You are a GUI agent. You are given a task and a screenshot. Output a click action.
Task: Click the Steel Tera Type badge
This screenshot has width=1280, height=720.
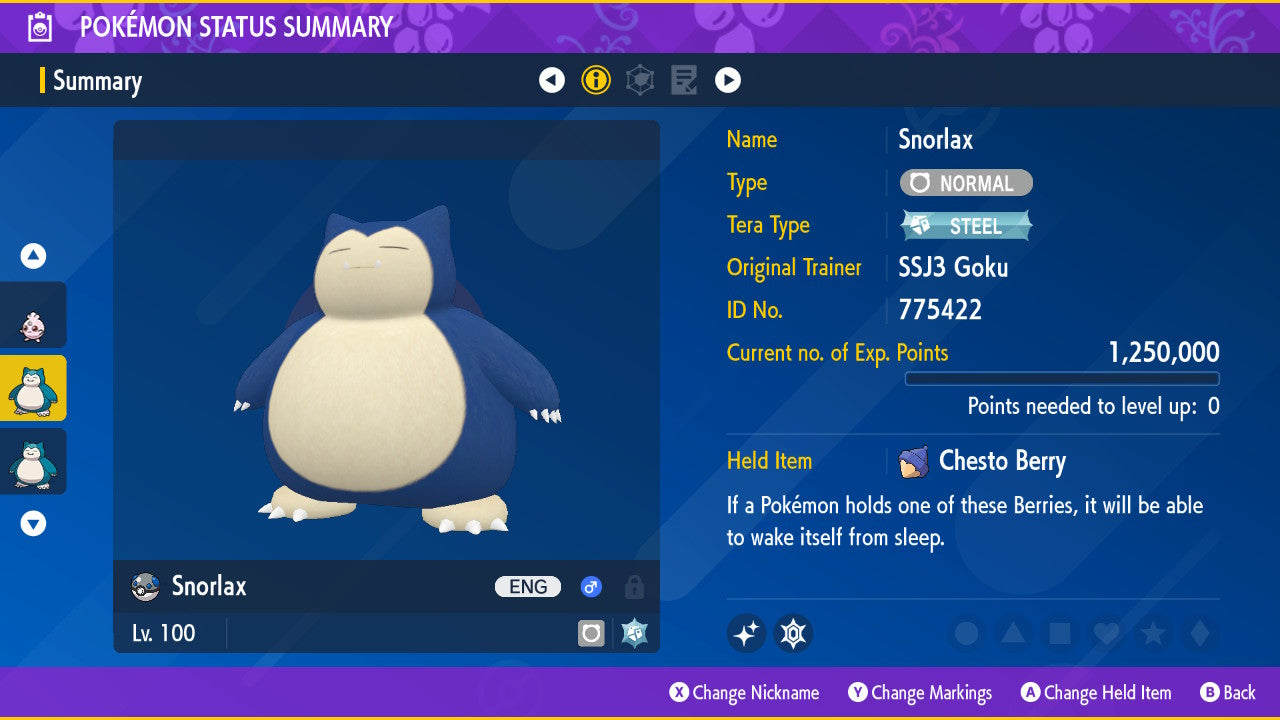pyautogui.click(x=966, y=226)
